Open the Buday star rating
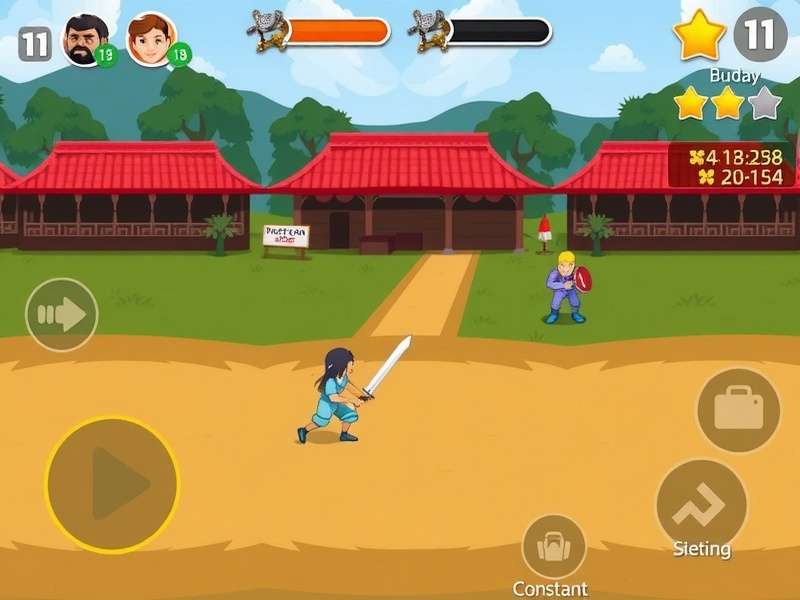The height and width of the screenshot is (600, 800). point(727,103)
